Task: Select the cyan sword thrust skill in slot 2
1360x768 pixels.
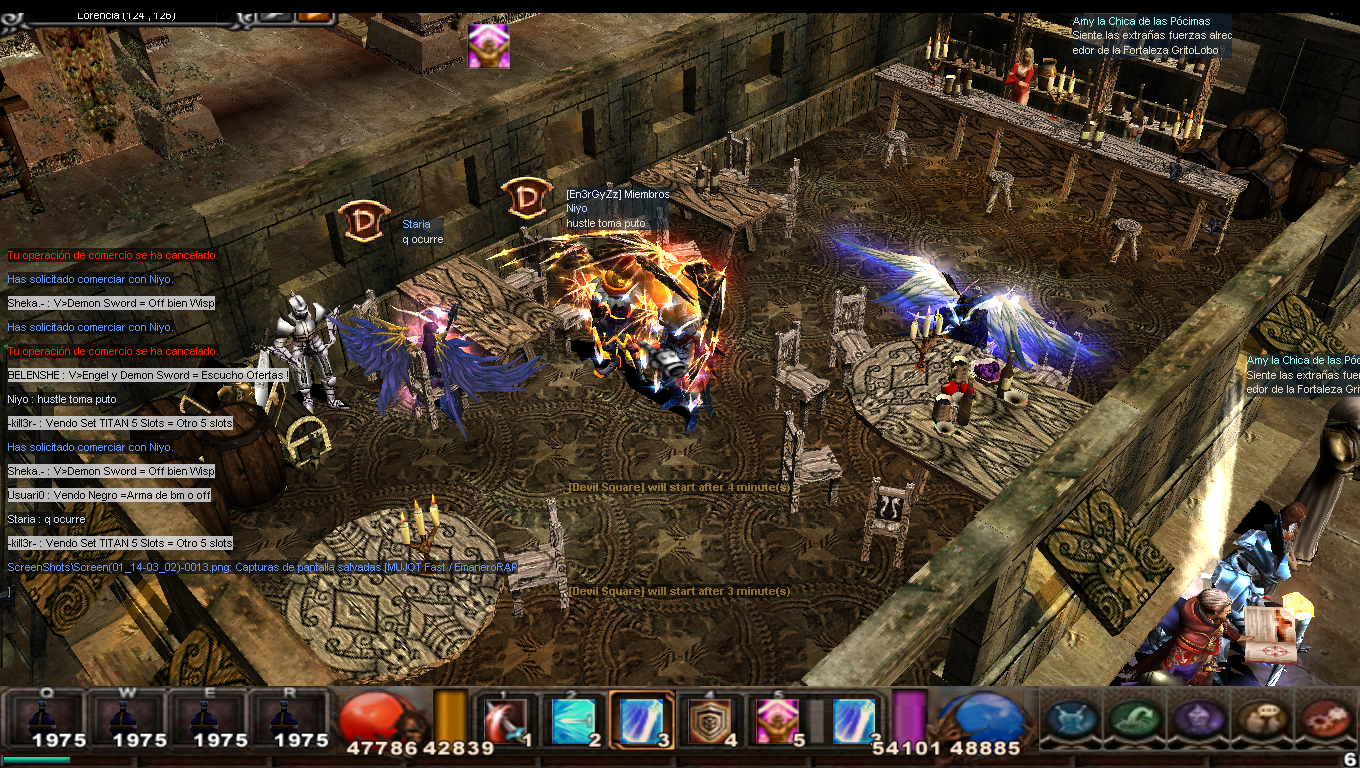Action: [x=573, y=720]
